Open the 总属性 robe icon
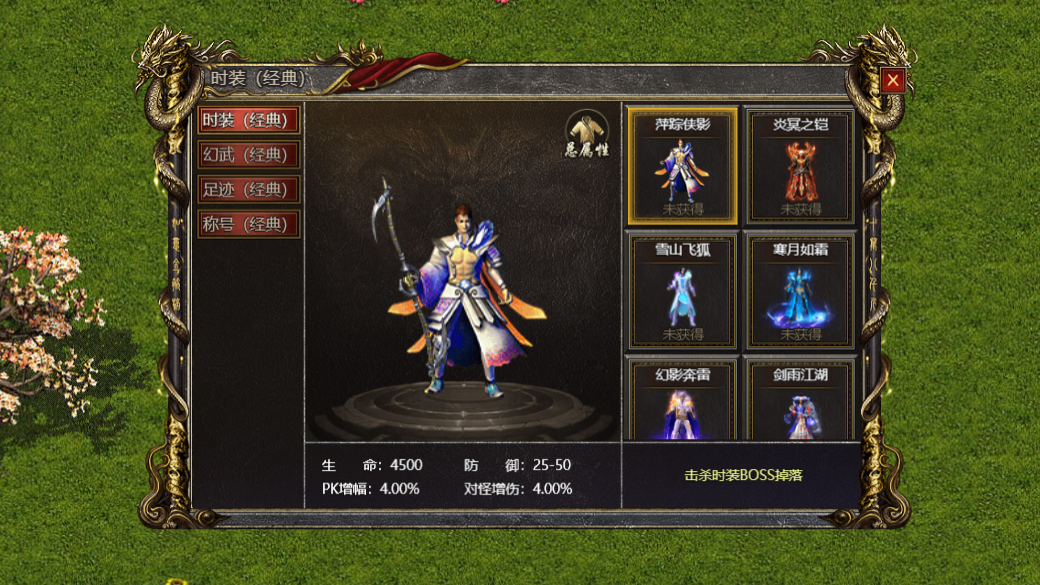The height and width of the screenshot is (585, 1040). (587, 134)
